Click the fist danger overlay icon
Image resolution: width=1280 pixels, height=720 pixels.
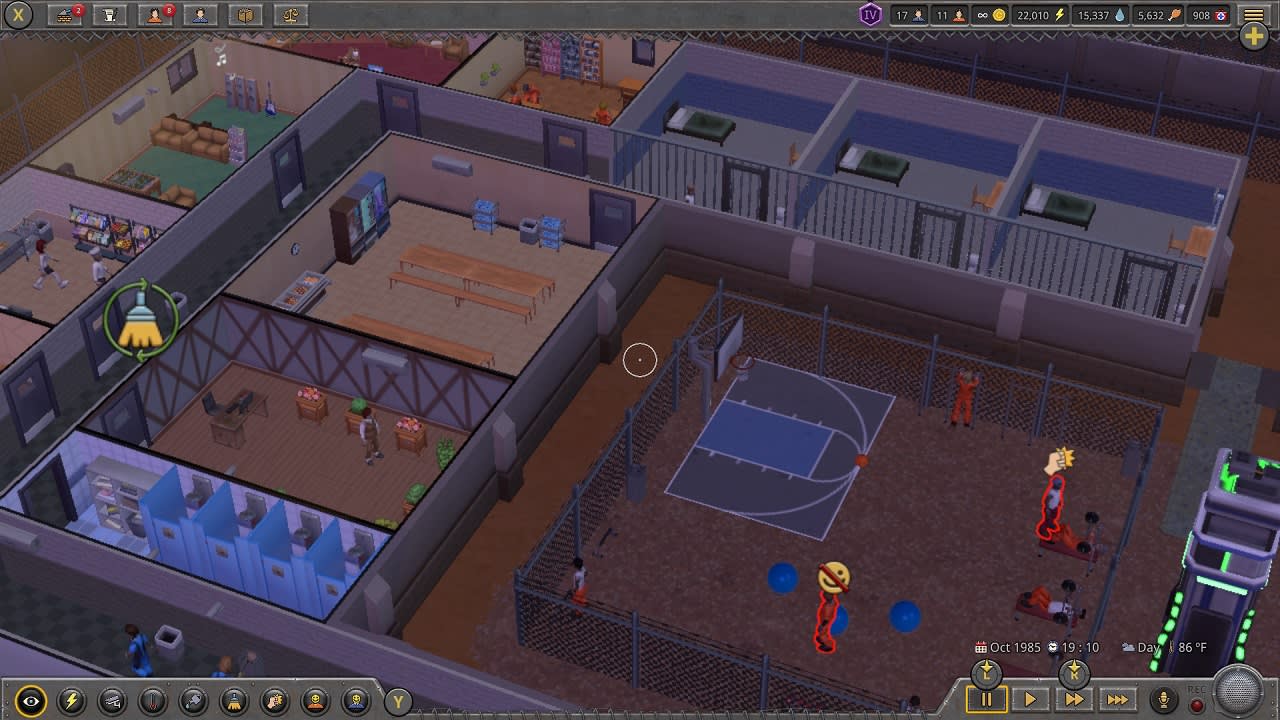coord(273,701)
